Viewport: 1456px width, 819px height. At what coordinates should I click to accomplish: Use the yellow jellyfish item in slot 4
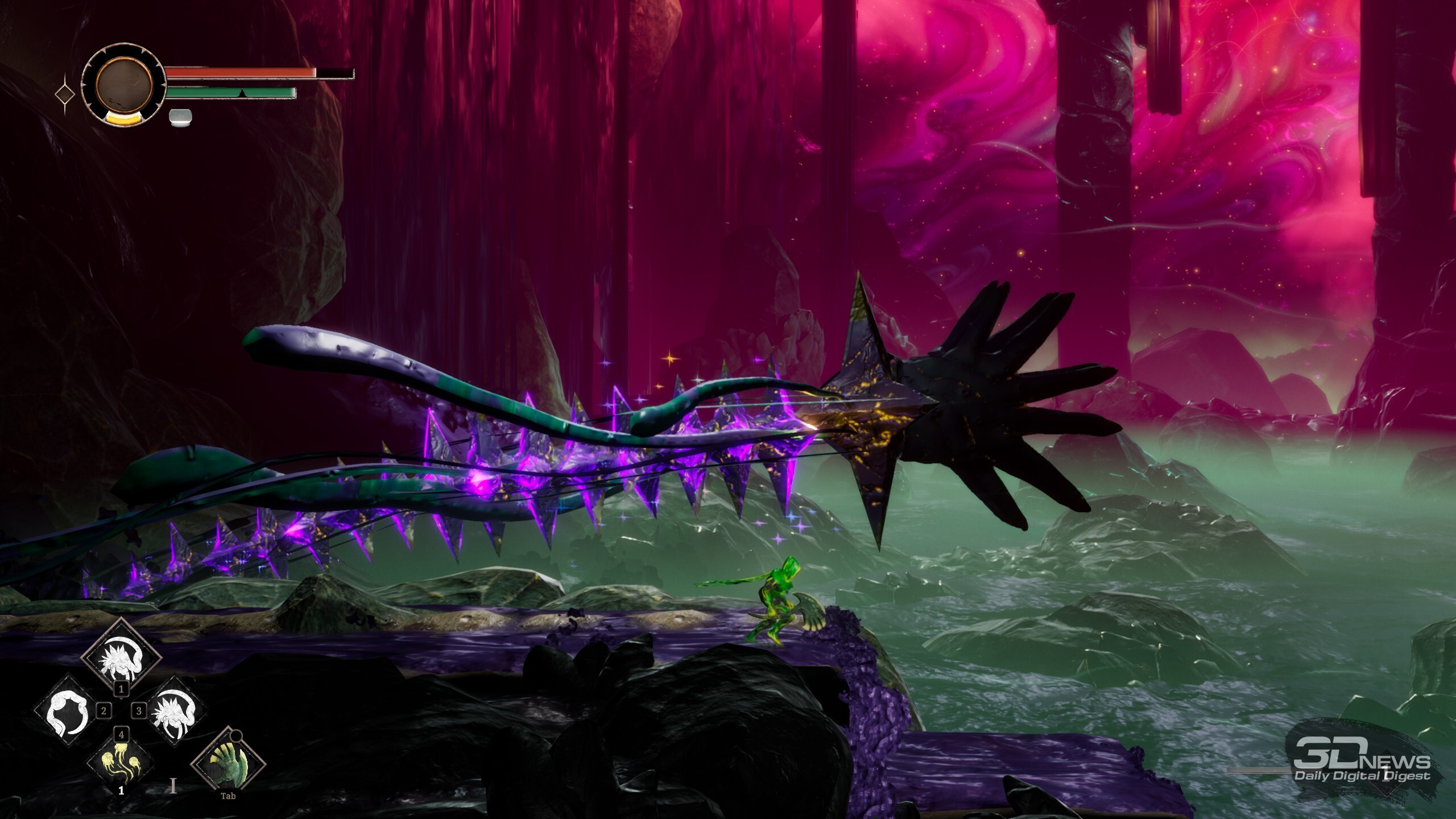[121, 760]
